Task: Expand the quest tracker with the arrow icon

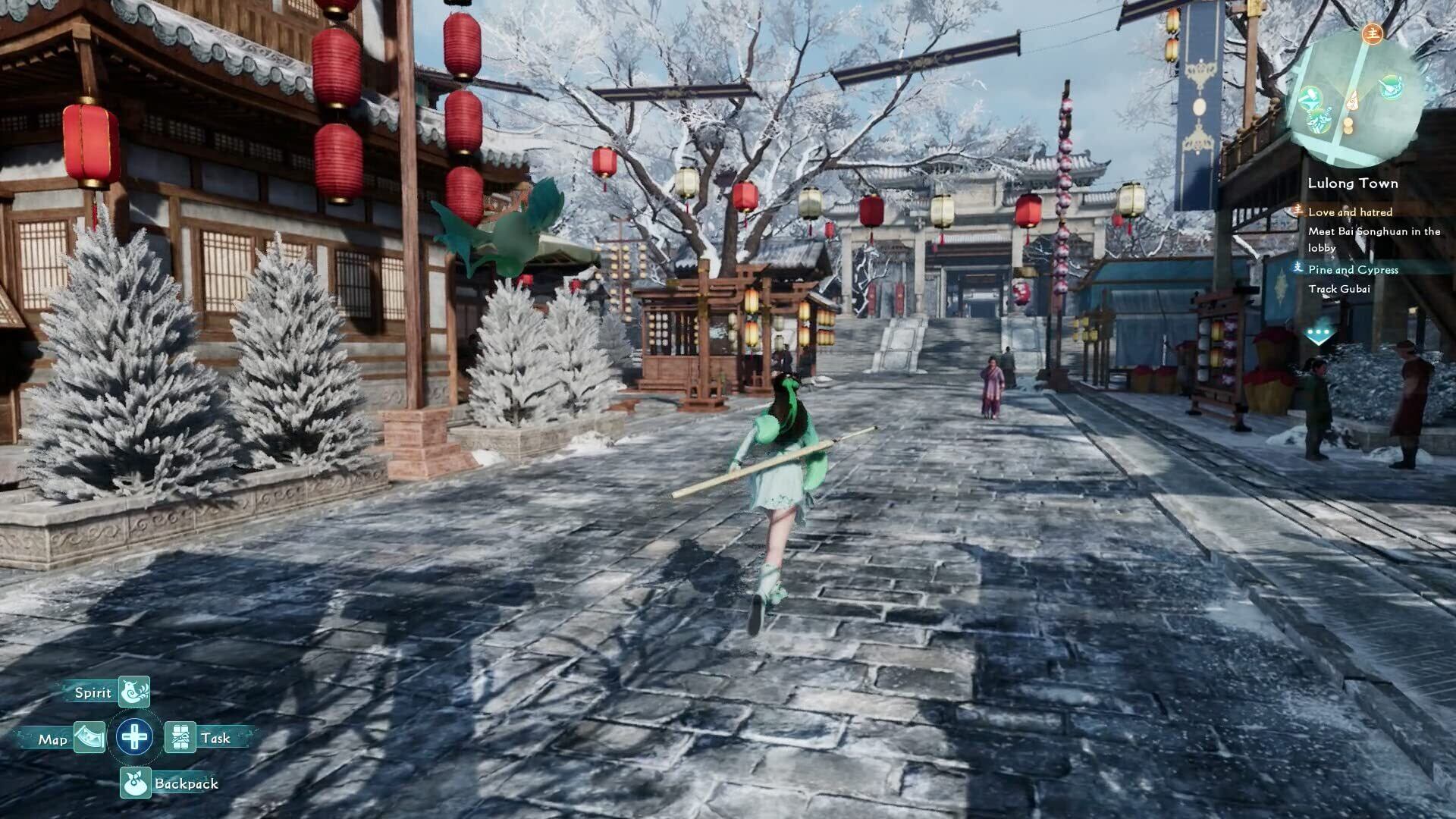Action: click(1318, 334)
